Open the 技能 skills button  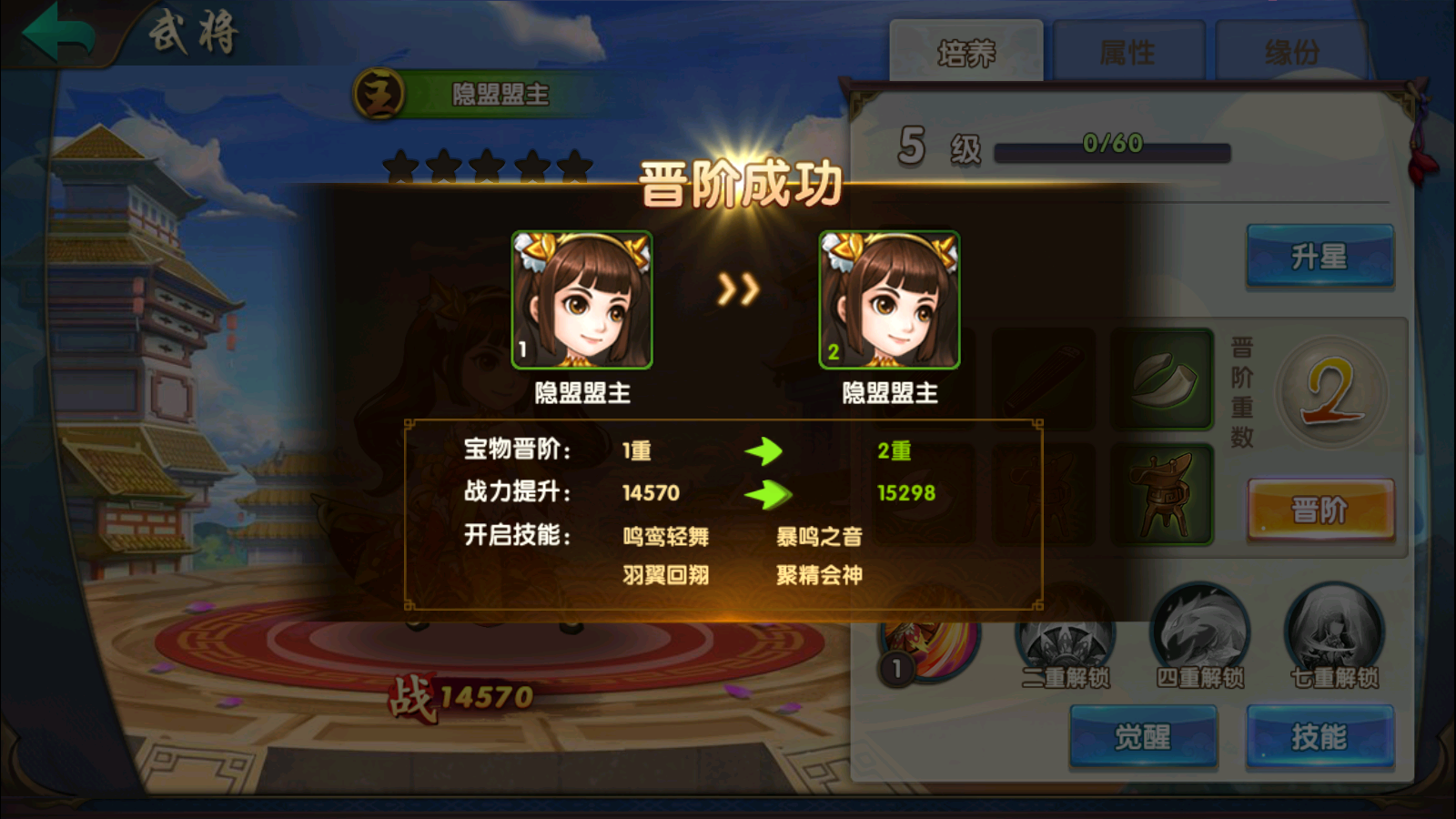pyautogui.click(x=1319, y=736)
